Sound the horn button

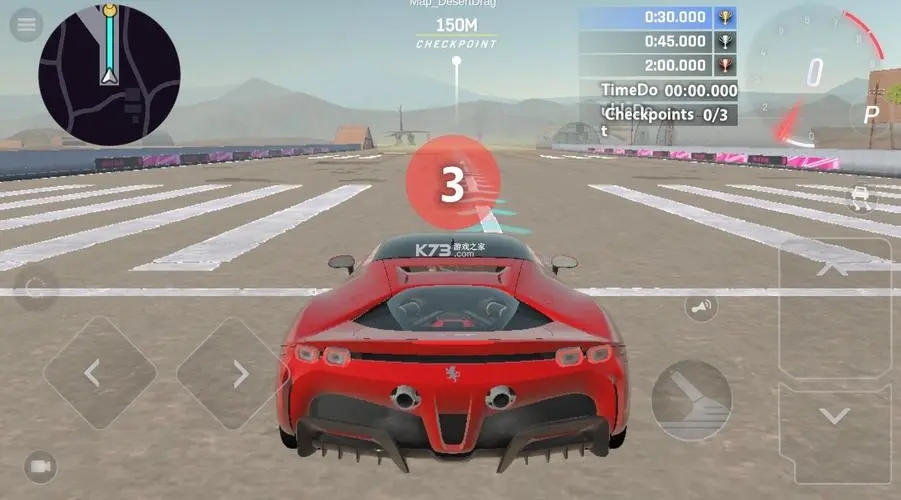point(701,307)
